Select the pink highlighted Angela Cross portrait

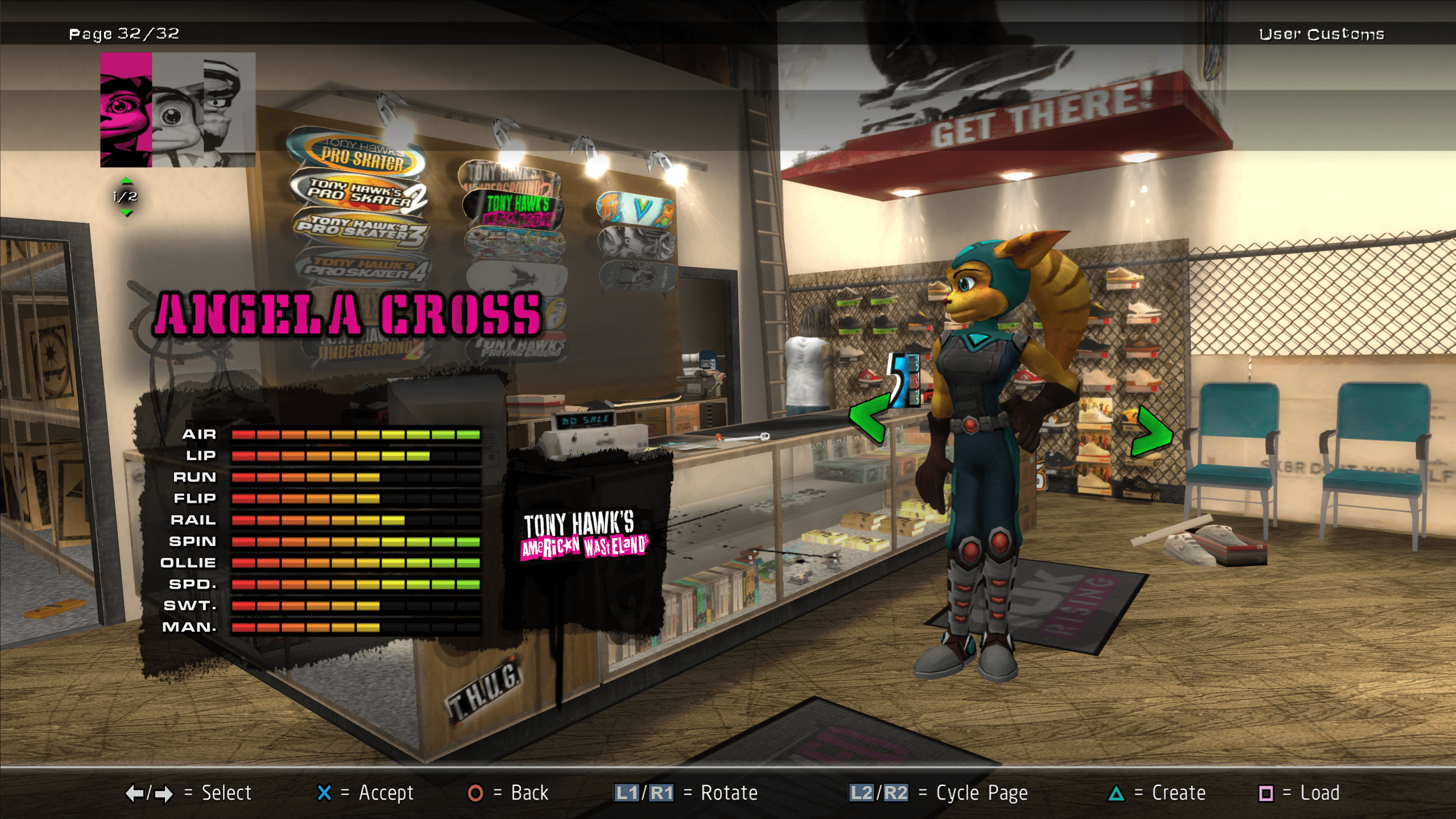[x=126, y=110]
